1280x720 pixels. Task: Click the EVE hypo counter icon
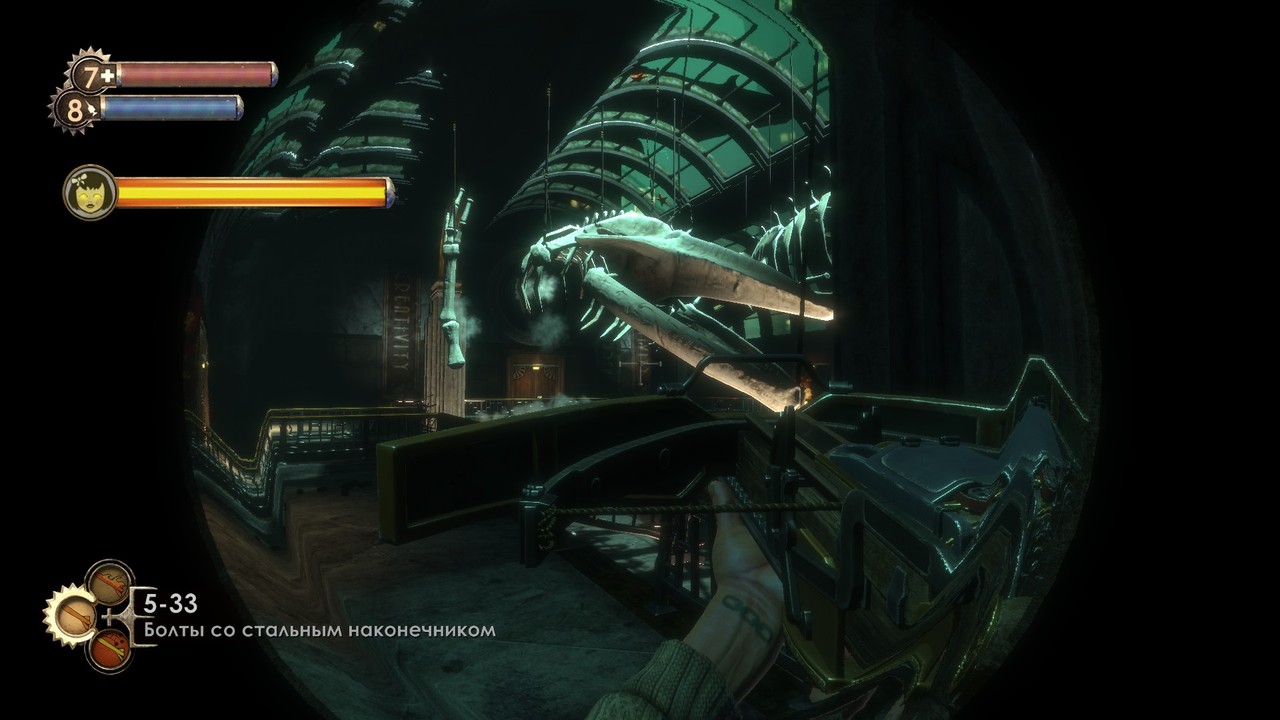click(x=75, y=109)
